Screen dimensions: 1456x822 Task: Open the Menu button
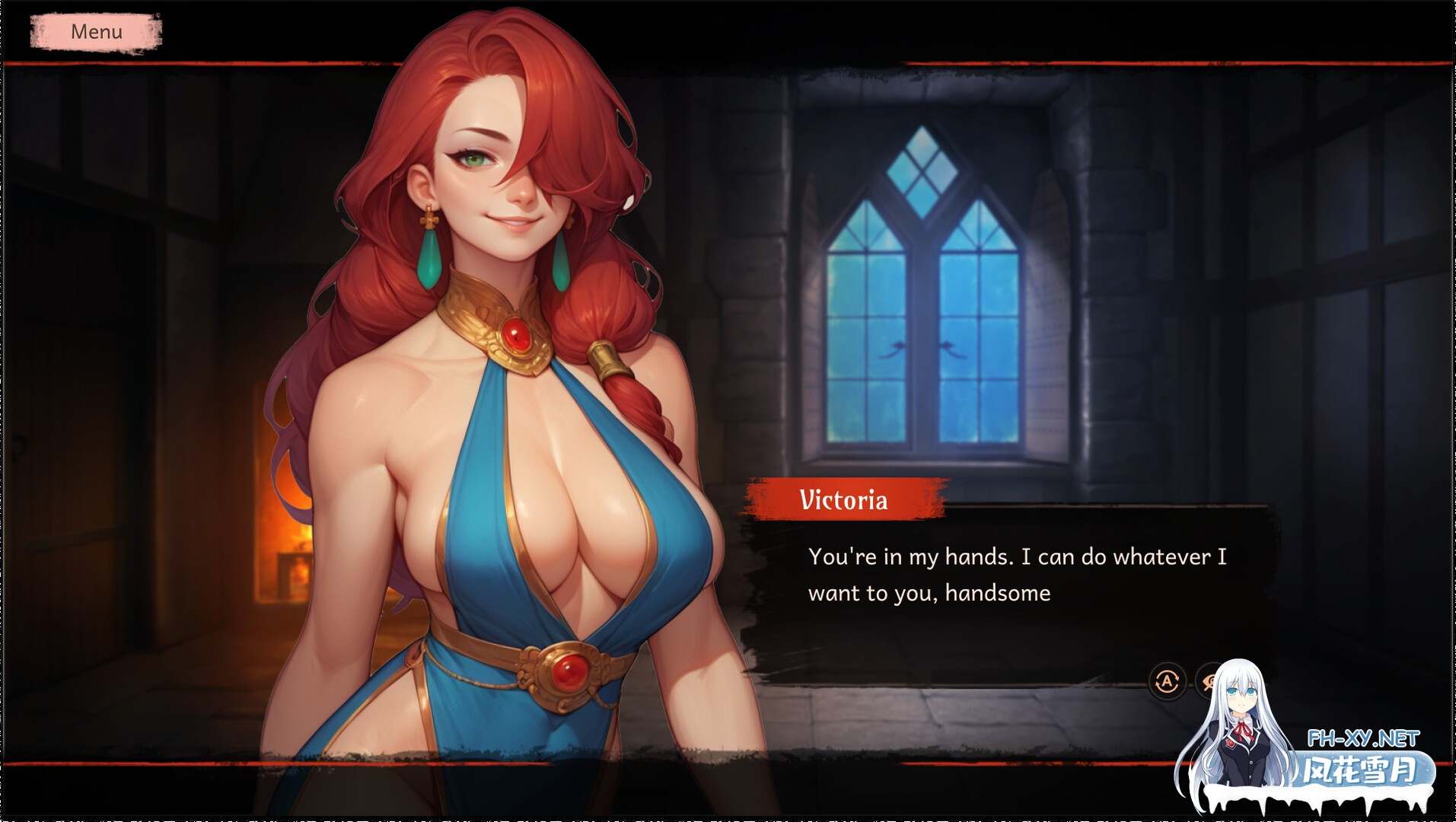[x=96, y=32]
